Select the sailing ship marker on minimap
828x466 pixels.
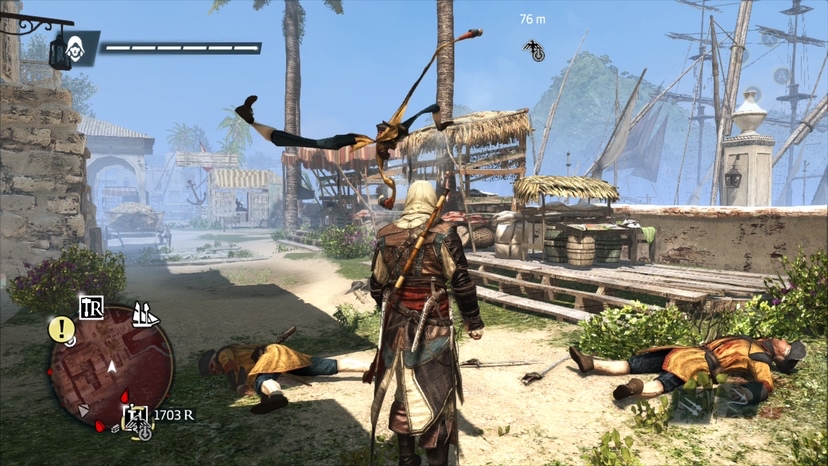146,315
